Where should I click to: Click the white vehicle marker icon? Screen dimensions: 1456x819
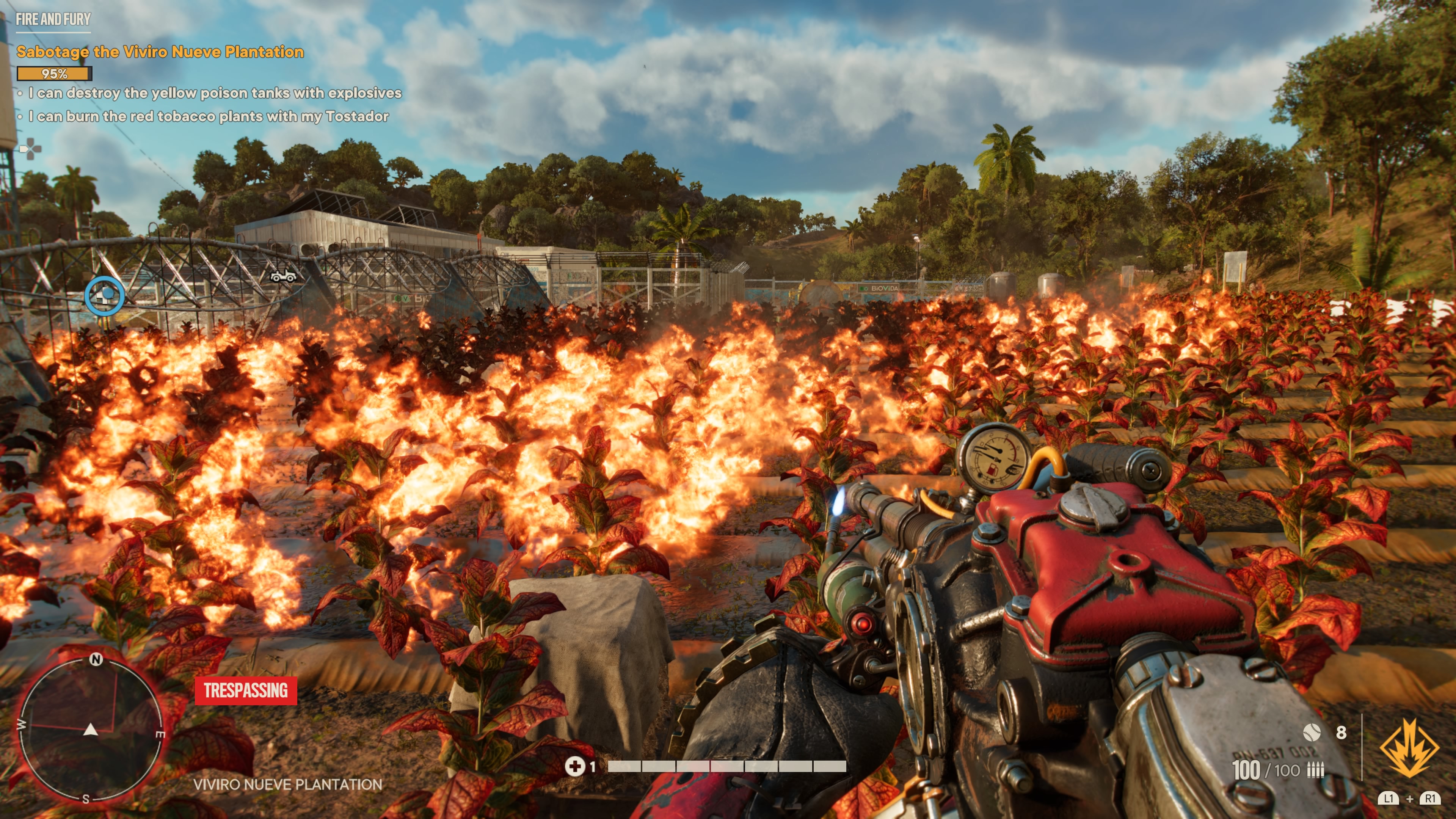click(x=283, y=276)
